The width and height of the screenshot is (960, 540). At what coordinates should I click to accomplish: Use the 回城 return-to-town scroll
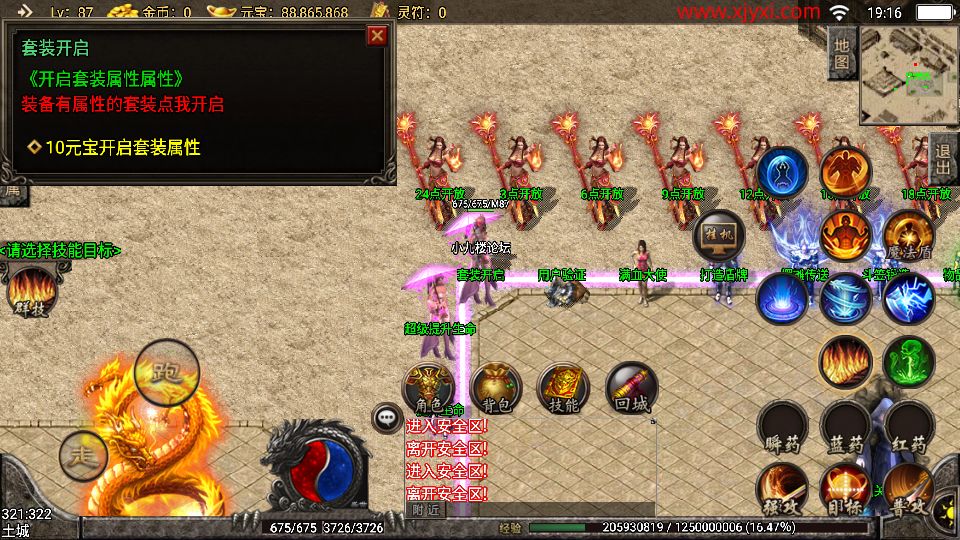631,388
